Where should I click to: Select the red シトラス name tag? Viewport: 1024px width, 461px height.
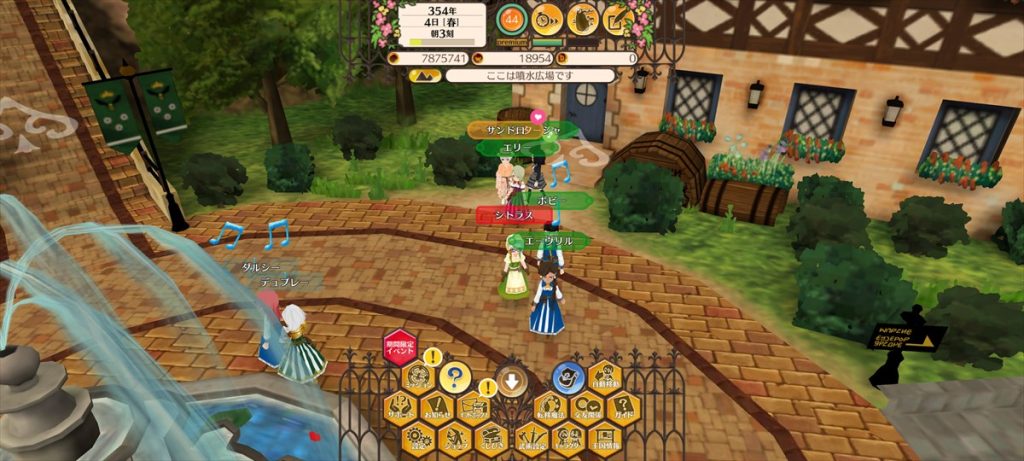(507, 215)
